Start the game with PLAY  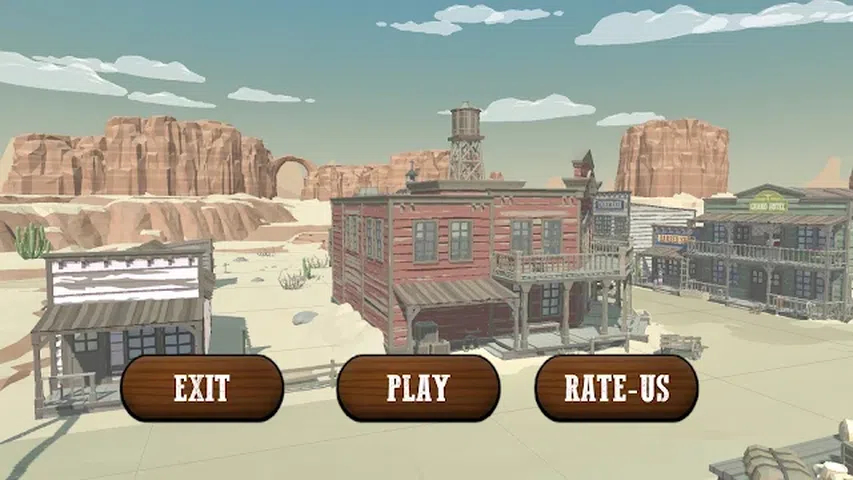click(x=418, y=388)
